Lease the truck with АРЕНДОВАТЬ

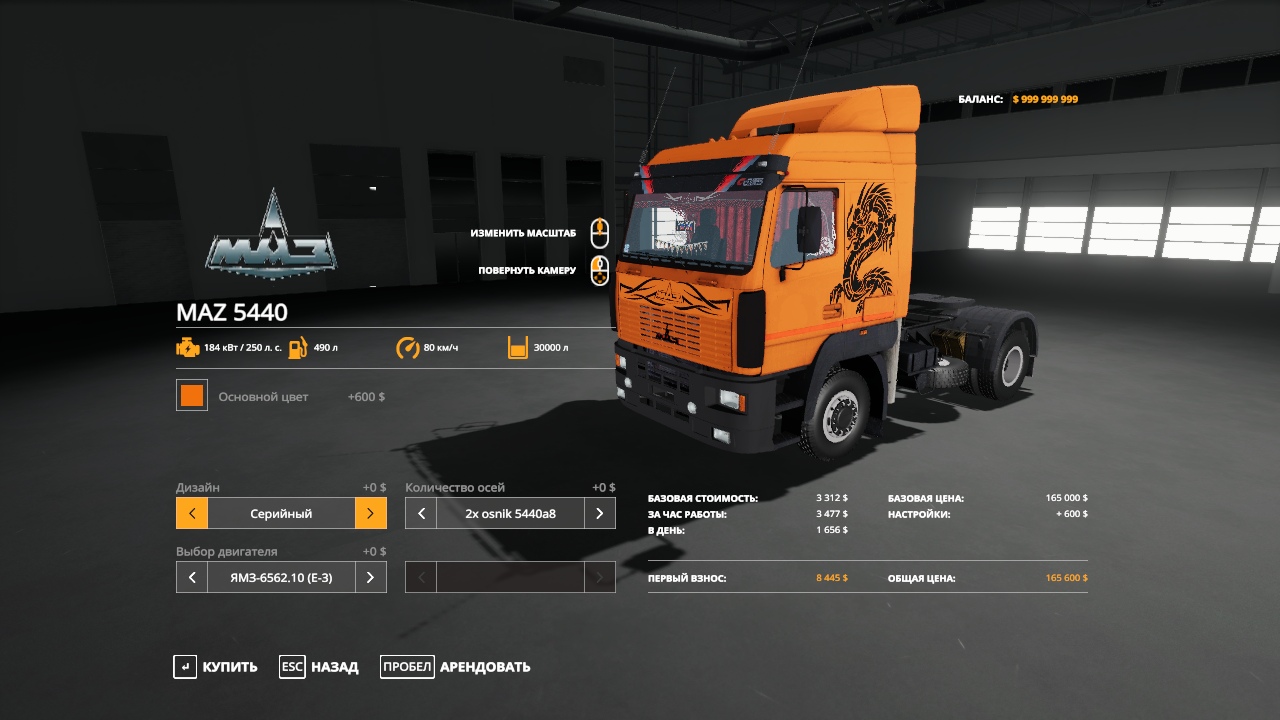click(456, 667)
